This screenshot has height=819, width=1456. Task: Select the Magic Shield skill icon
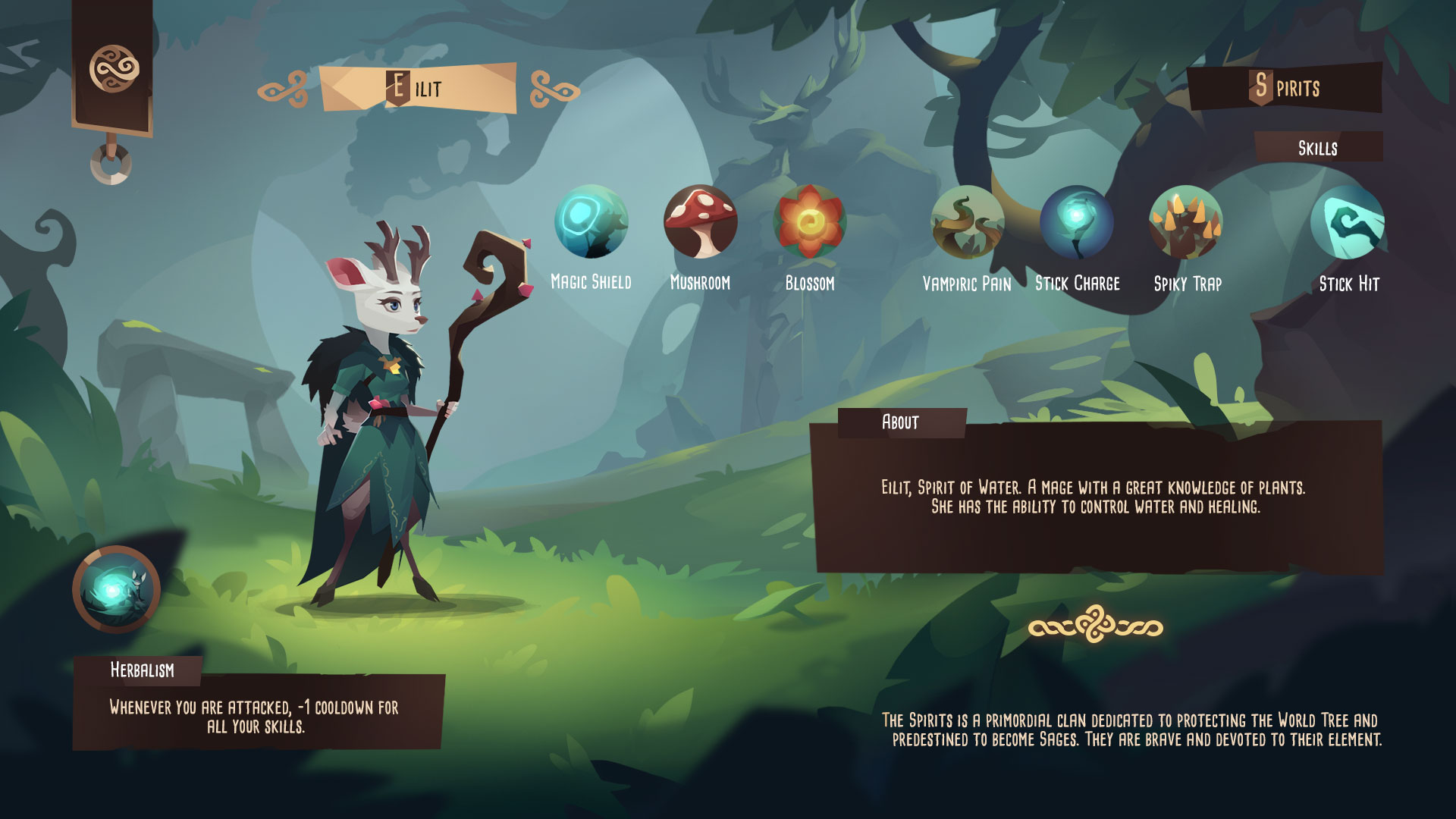(591, 222)
